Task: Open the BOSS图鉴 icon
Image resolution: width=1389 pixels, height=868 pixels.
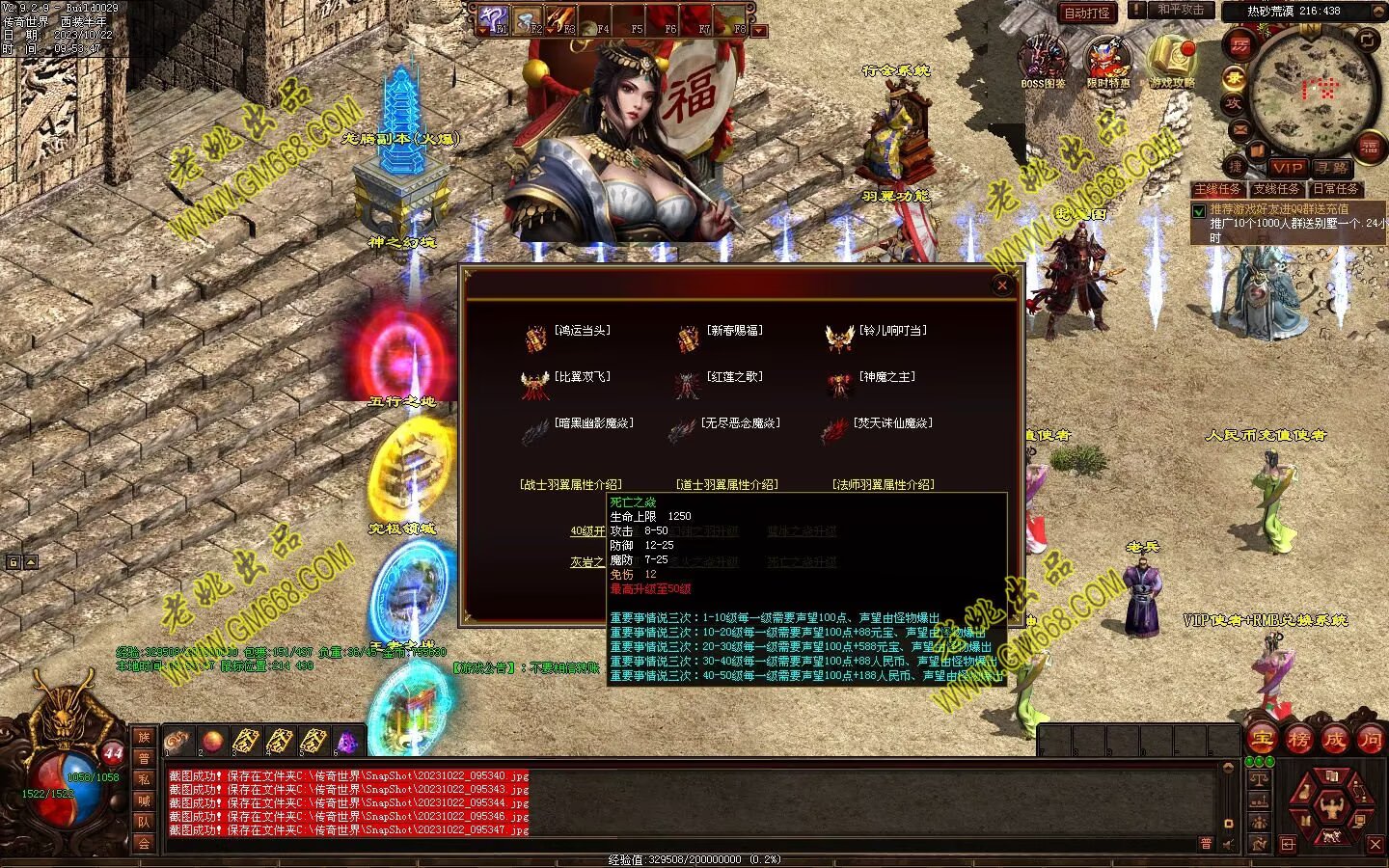Action: click(x=1044, y=60)
